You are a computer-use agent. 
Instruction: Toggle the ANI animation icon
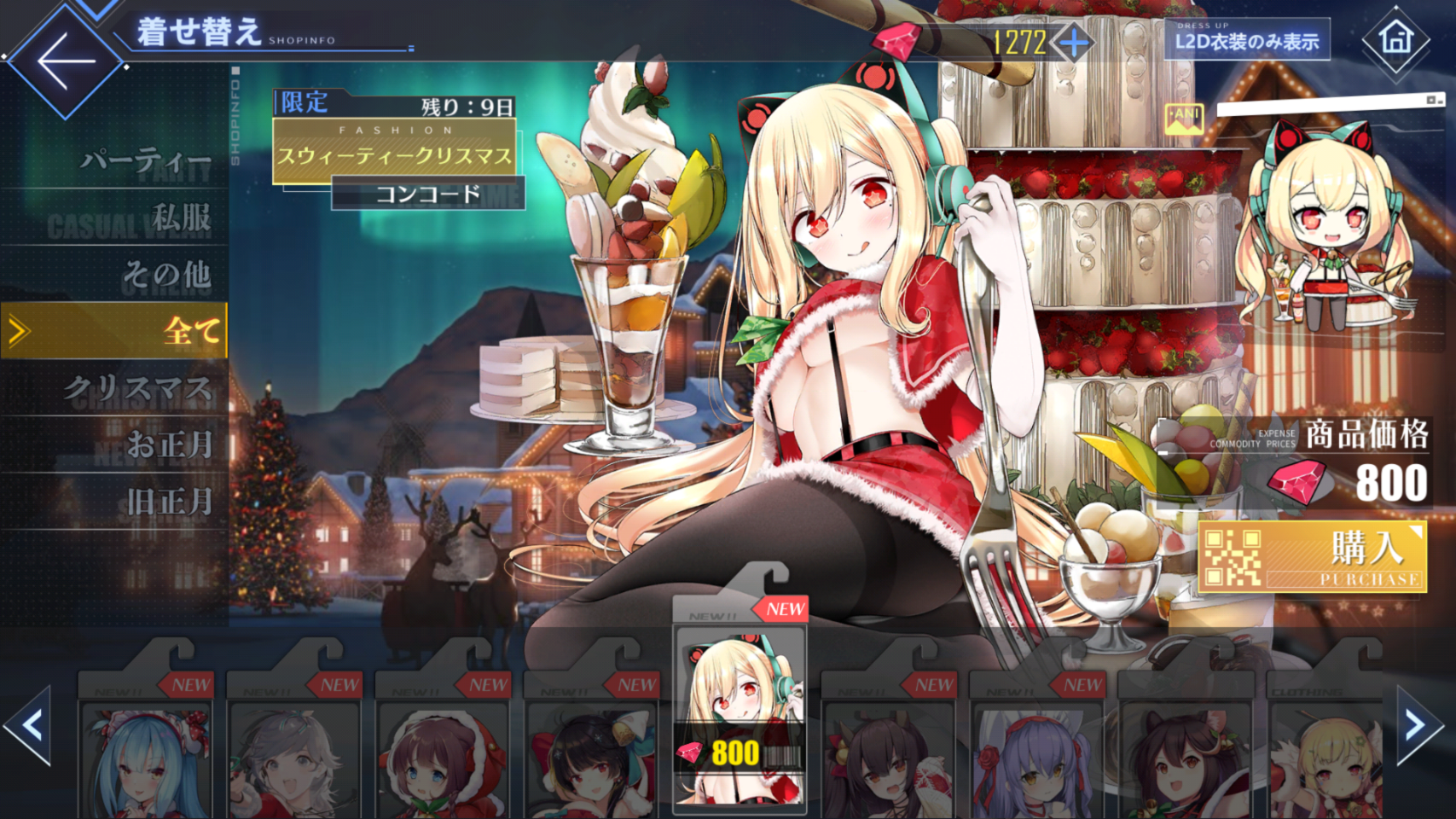tap(1184, 119)
